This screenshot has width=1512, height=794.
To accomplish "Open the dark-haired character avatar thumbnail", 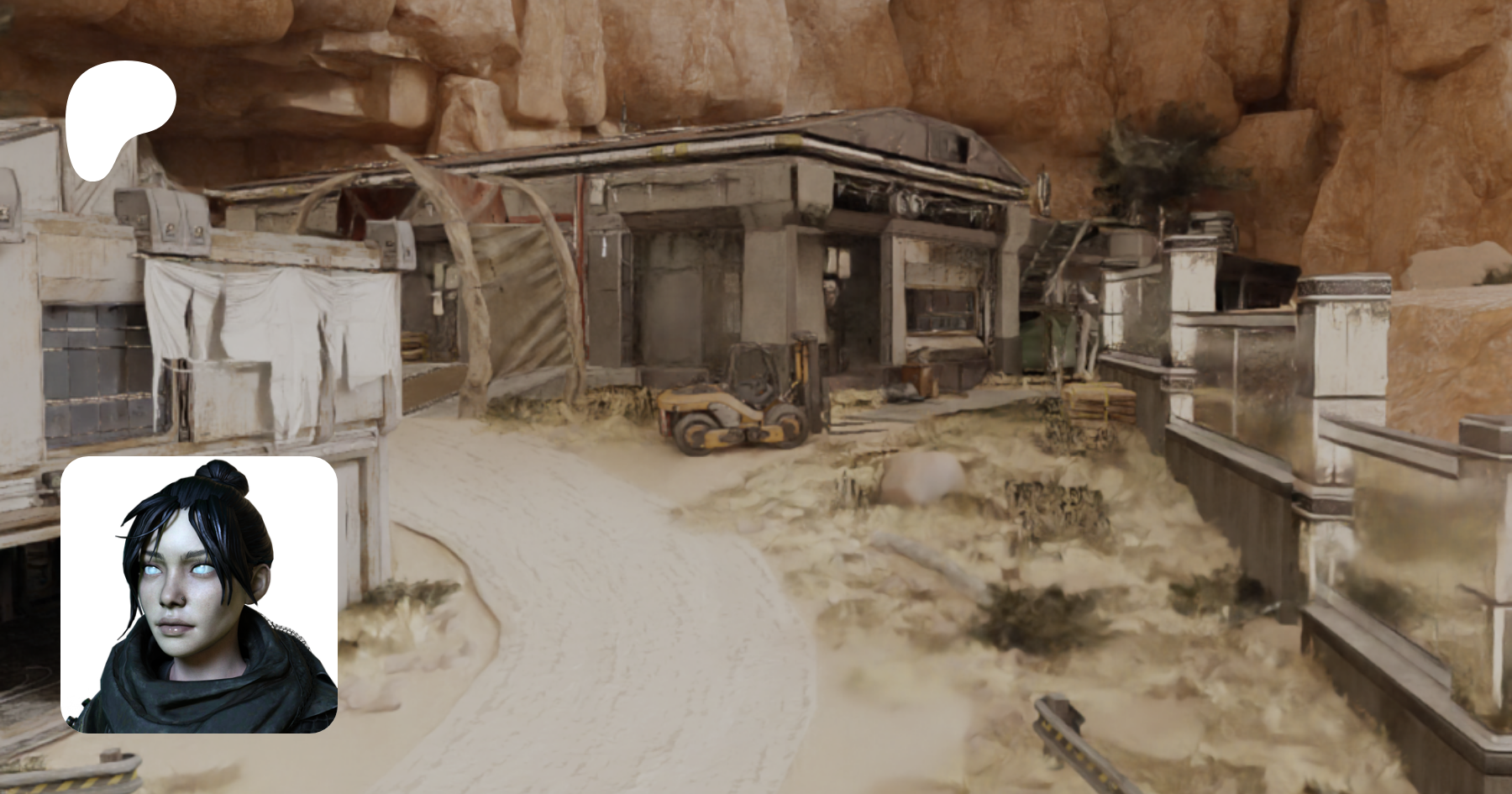I will click(x=199, y=595).
